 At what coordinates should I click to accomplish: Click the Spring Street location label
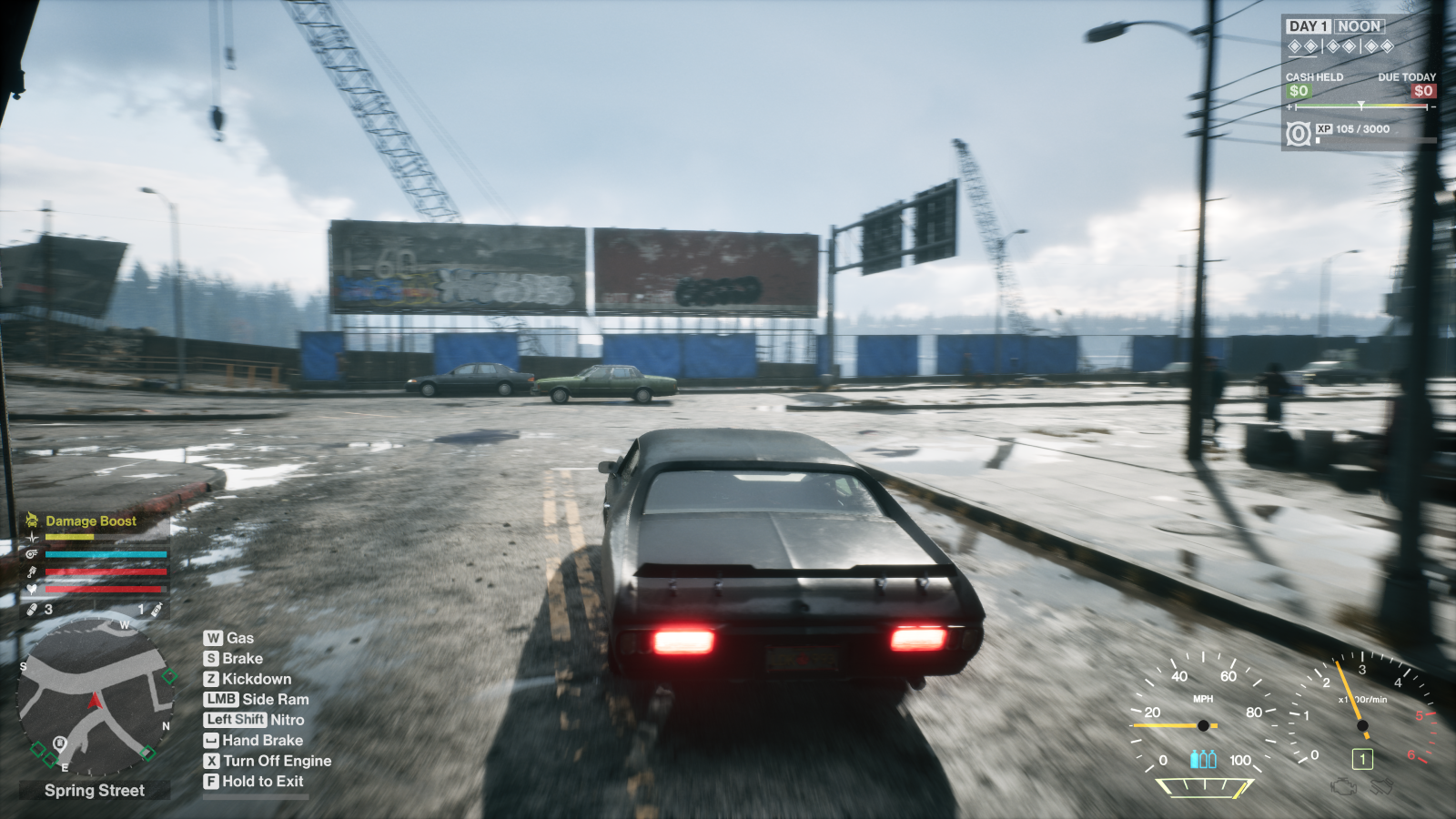95,790
